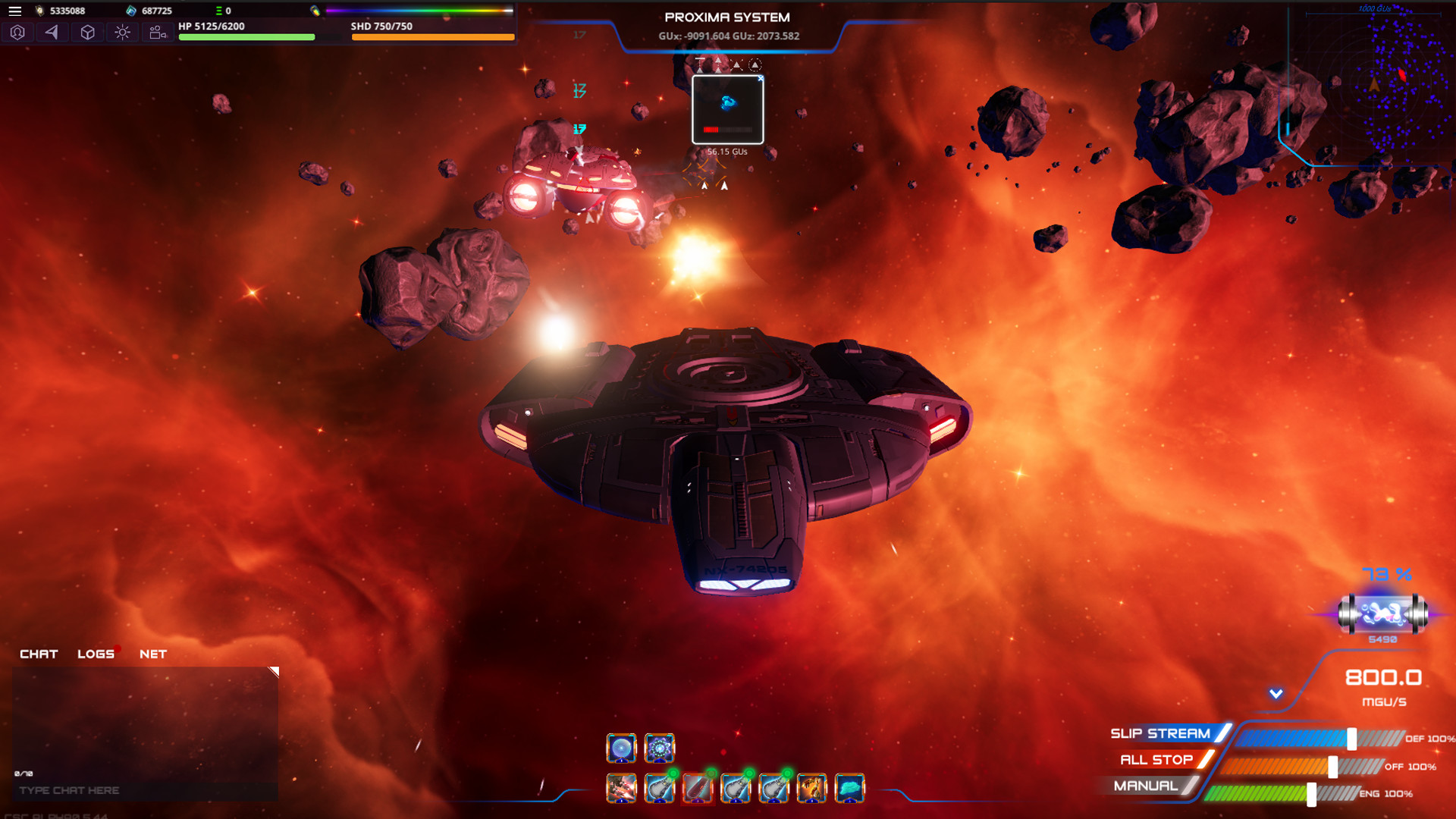Open the hamburger main menu
Image resolution: width=1456 pixels, height=819 pixels.
click(14, 11)
